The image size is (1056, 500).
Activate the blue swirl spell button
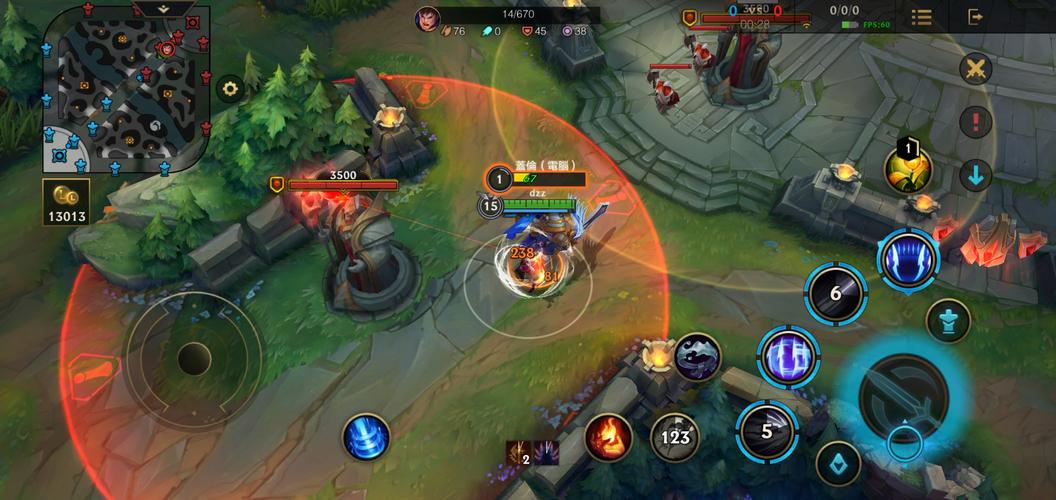click(x=365, y=437)
